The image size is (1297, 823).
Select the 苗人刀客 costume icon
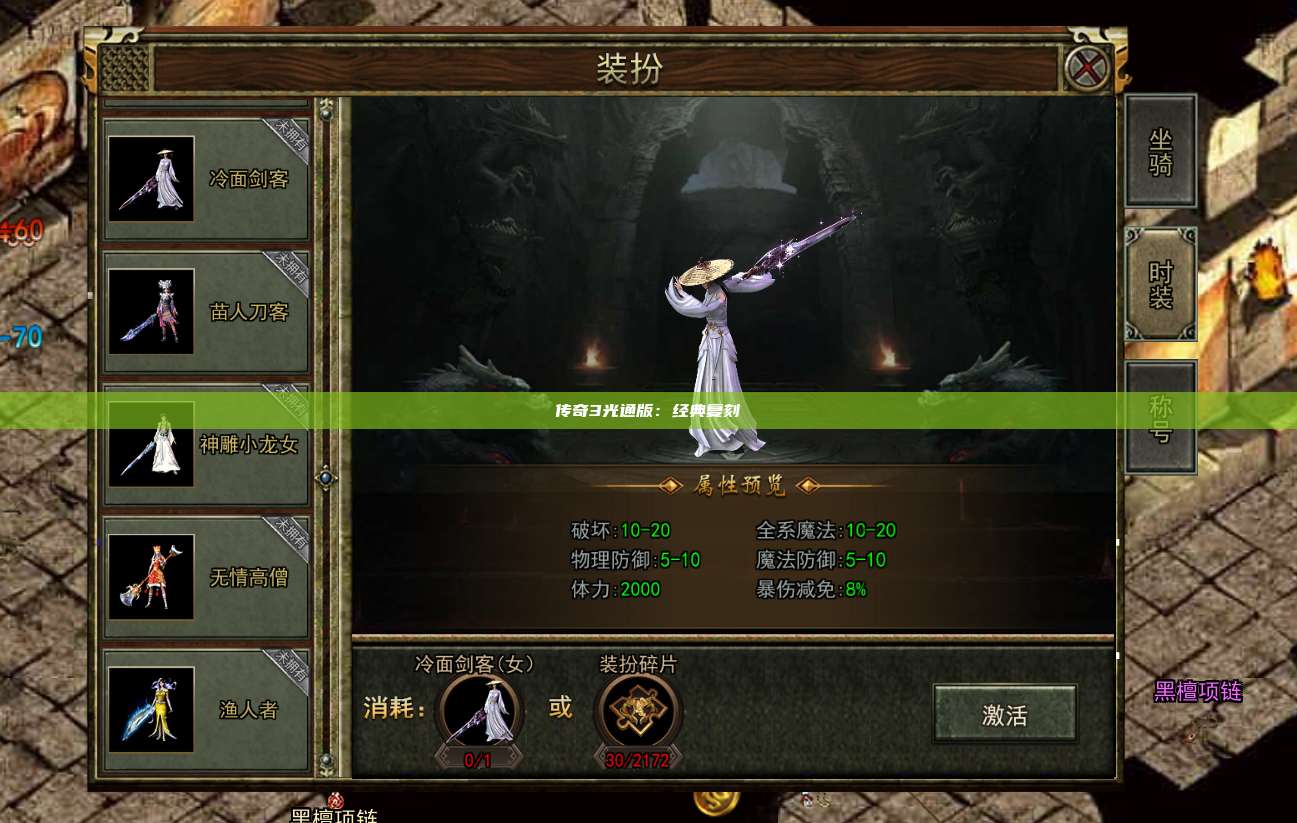coord(151,311)
